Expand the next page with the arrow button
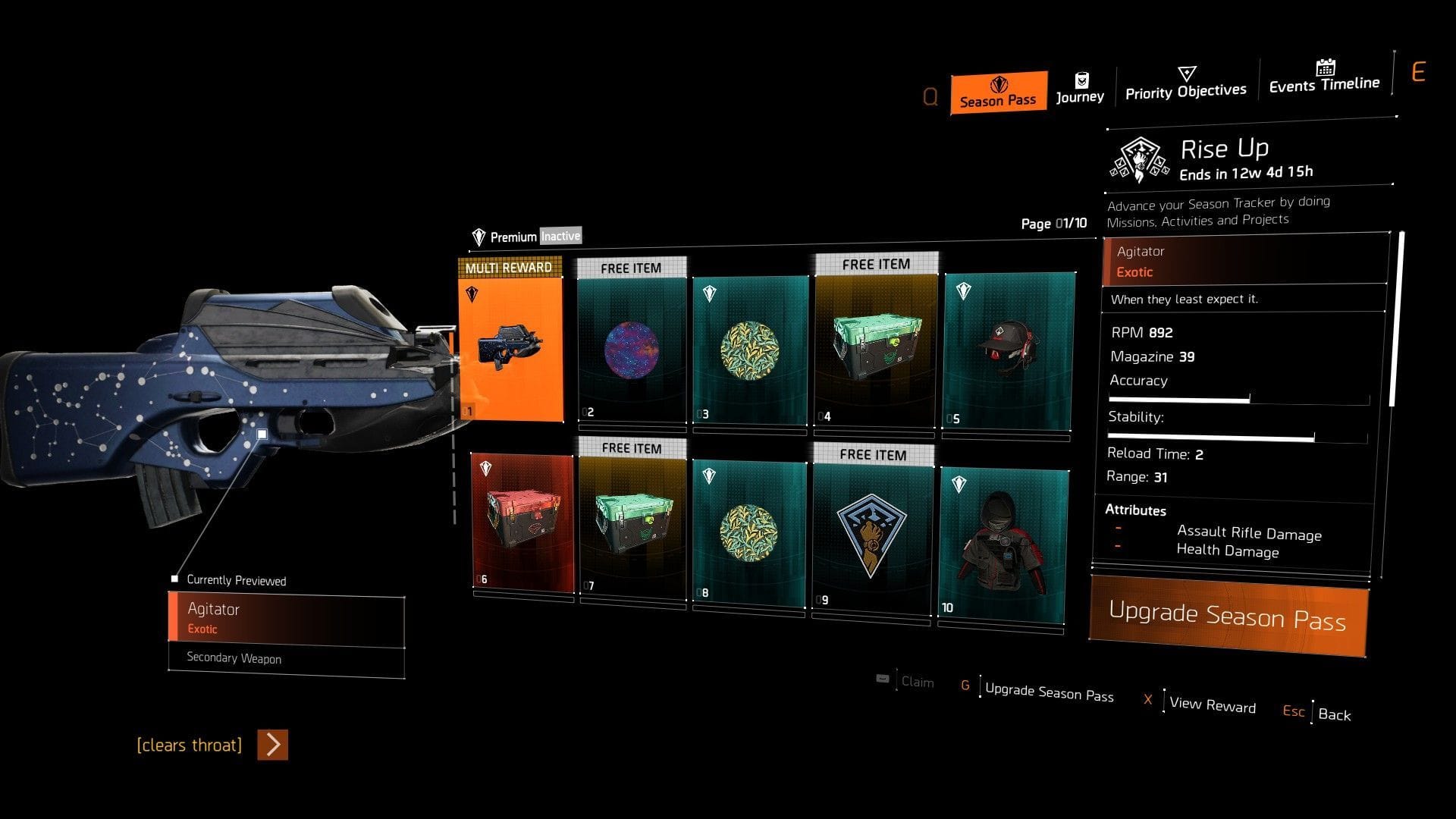 [x=271, y=745]
